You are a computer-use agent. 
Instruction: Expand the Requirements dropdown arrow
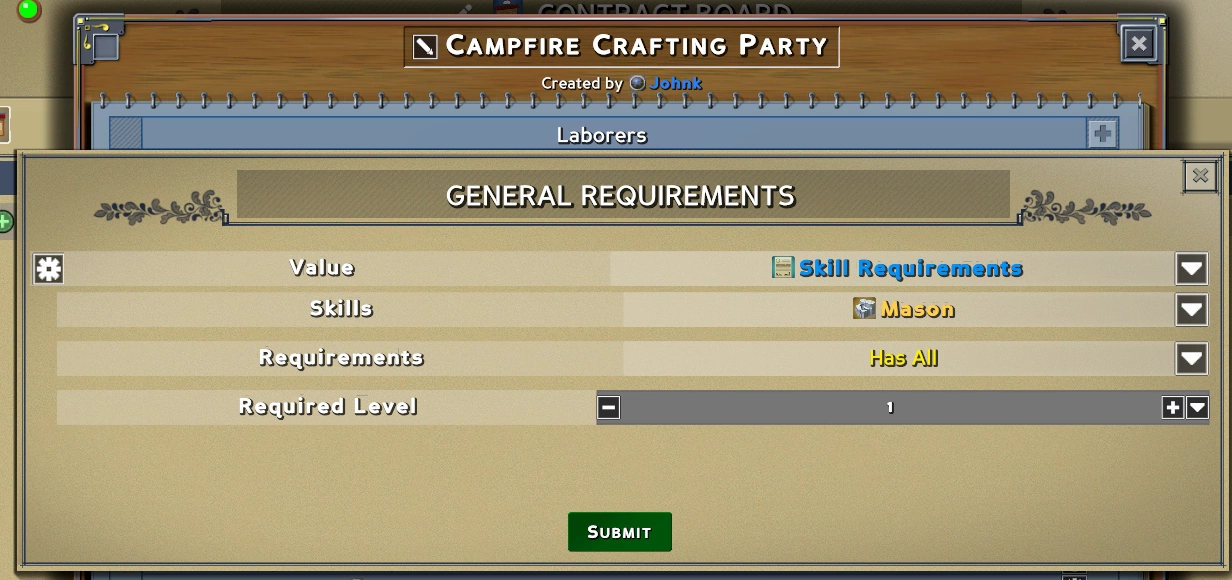(x=1191, y=358)
